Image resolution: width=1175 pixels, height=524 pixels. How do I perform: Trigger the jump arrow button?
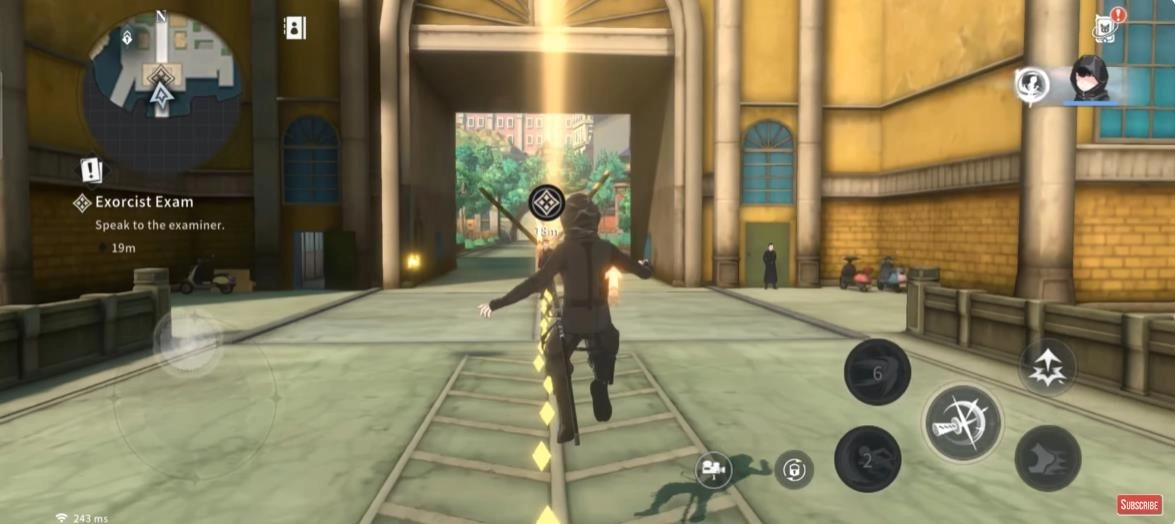(x=1047, y=366)
